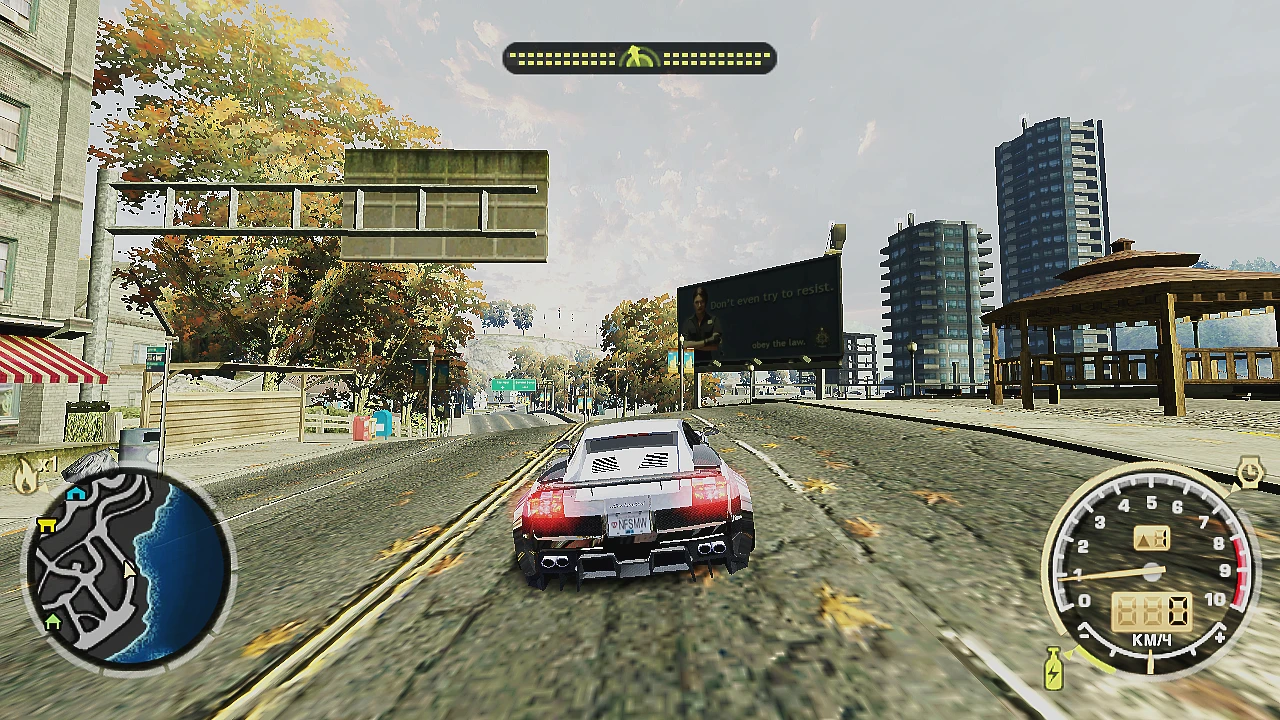
Task: Select the yellow shop icon on the minimap
Action: pos(47,526)
